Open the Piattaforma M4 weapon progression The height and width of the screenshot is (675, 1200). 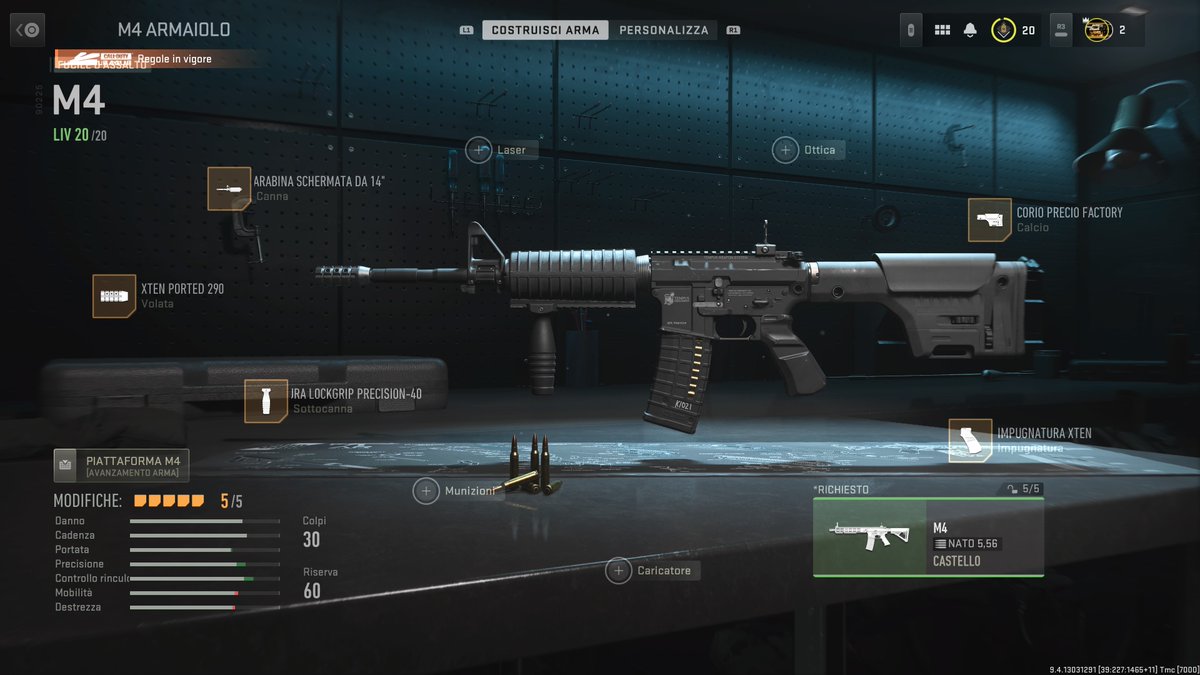121,465
